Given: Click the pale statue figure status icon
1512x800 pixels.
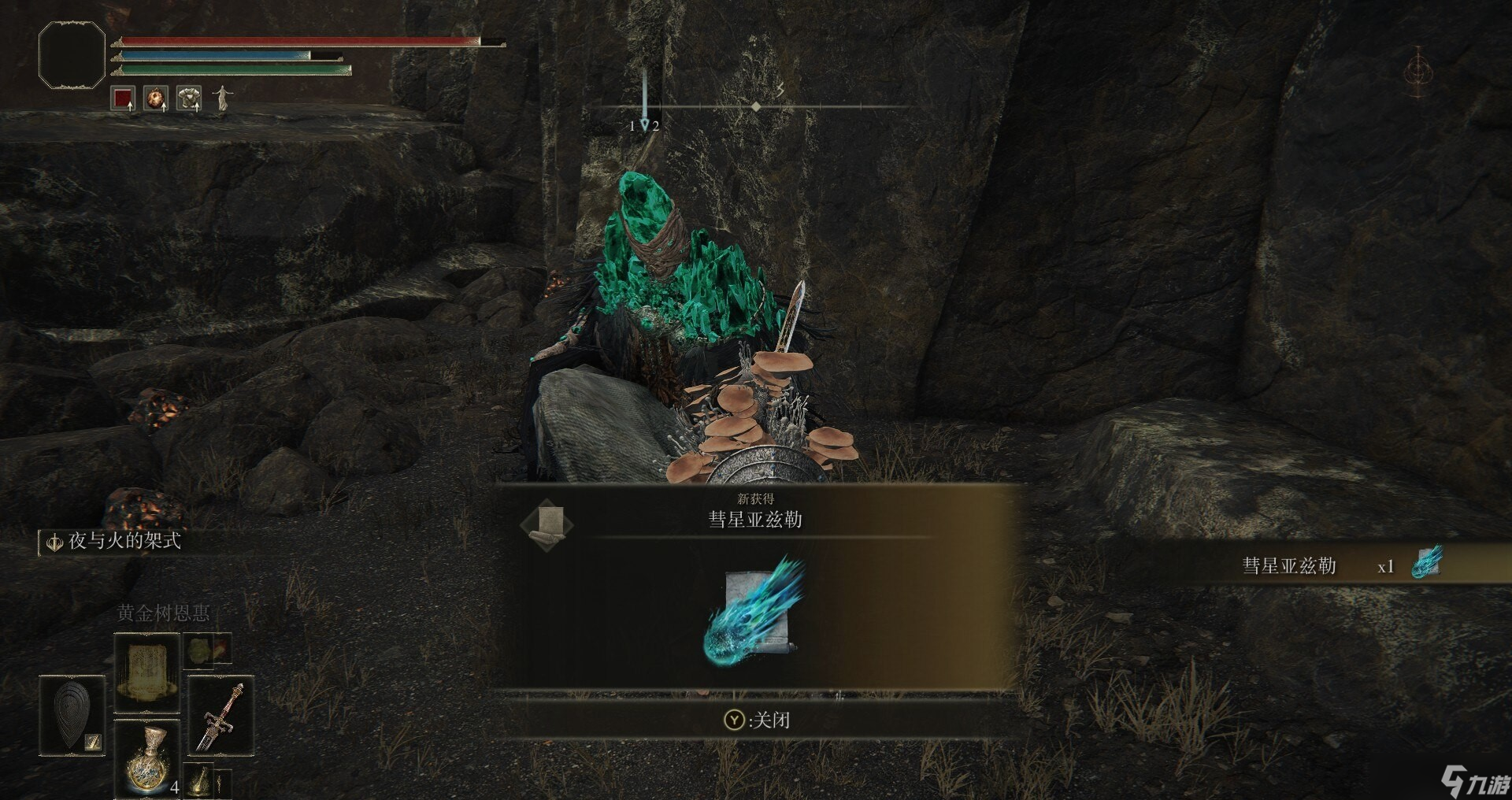Looking at the screenshot, I should pos(223,98).
